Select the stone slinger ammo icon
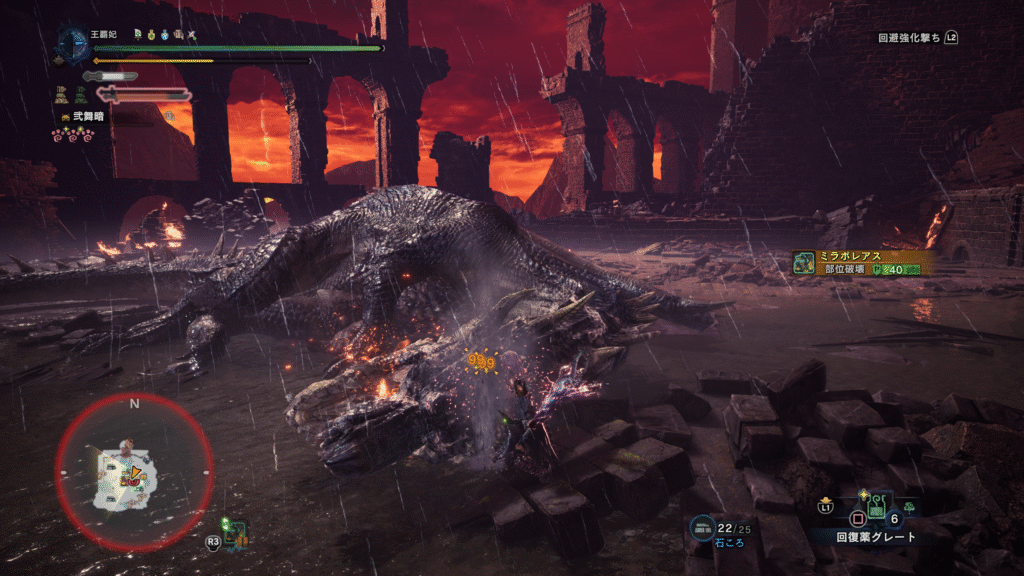1024x576 pixels. (703, 527)
